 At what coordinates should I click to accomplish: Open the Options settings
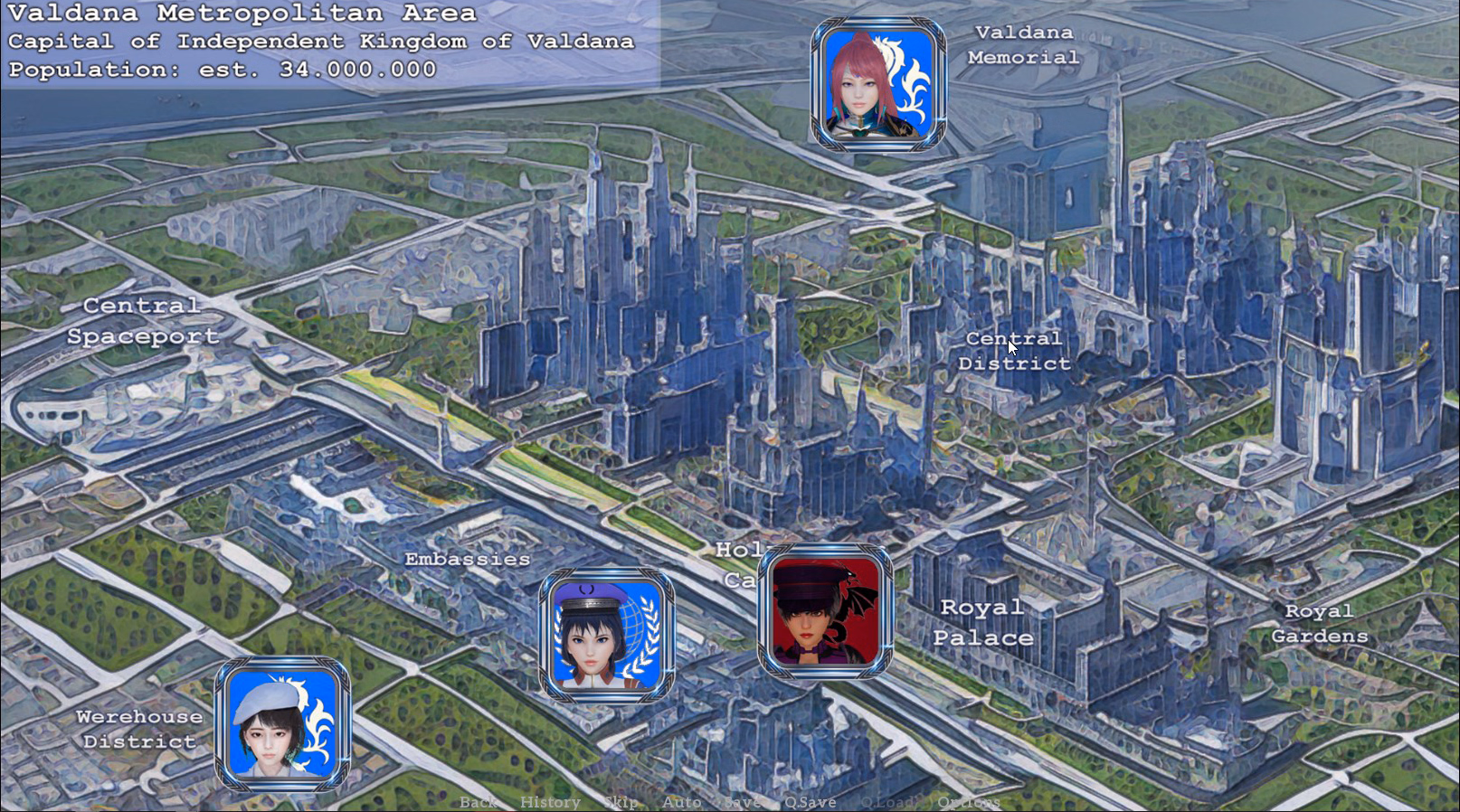click(x=969, y=802)
